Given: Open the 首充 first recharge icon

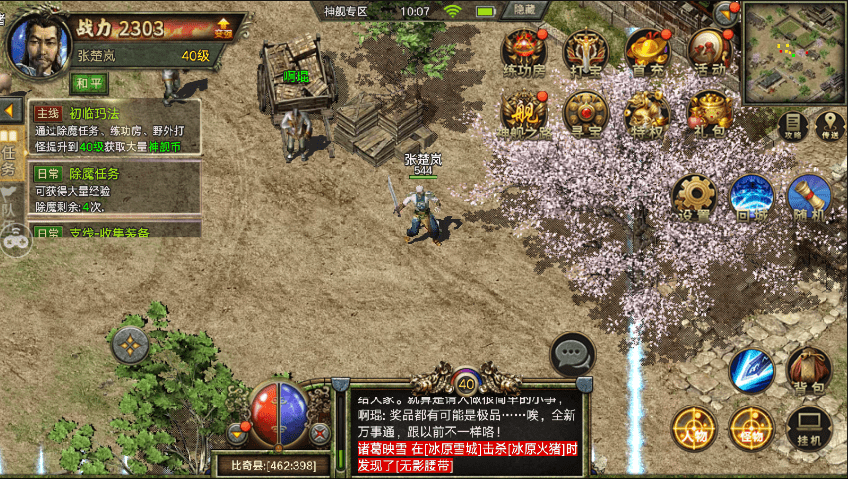Looking at the screenshot, I should (647, 50).
